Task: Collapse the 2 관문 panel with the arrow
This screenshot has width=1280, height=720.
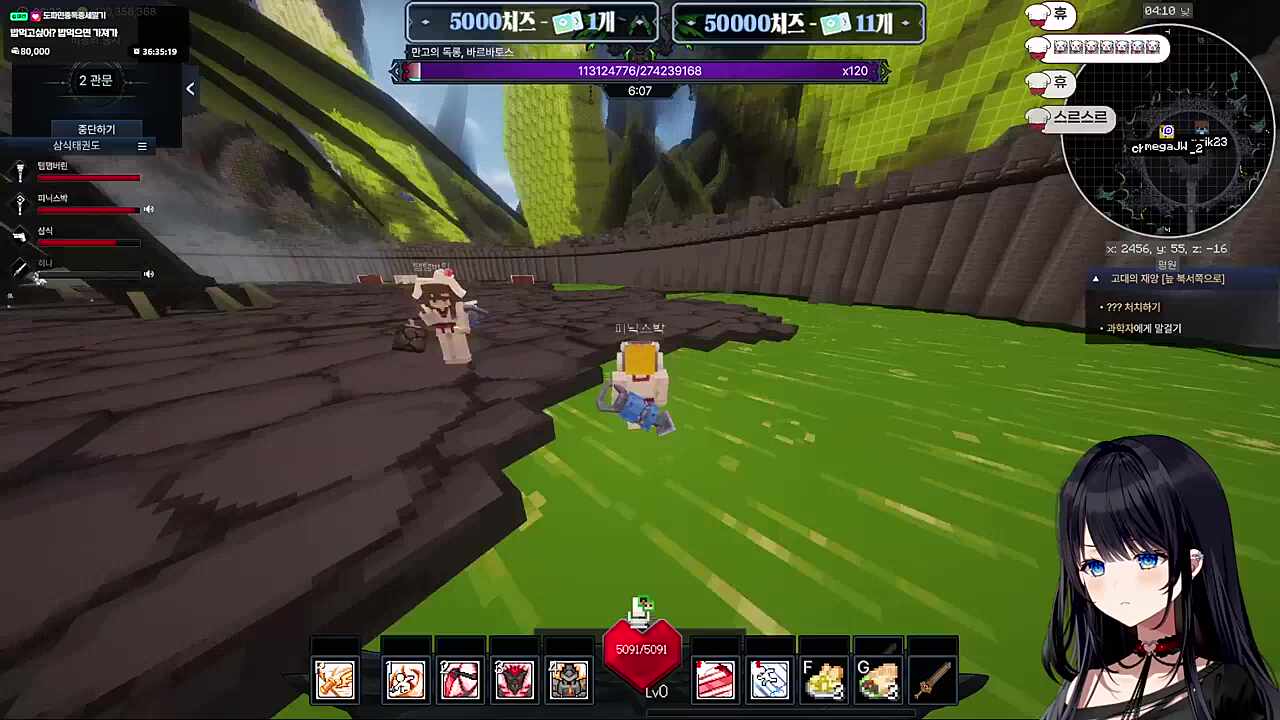Action: point(190,89)
